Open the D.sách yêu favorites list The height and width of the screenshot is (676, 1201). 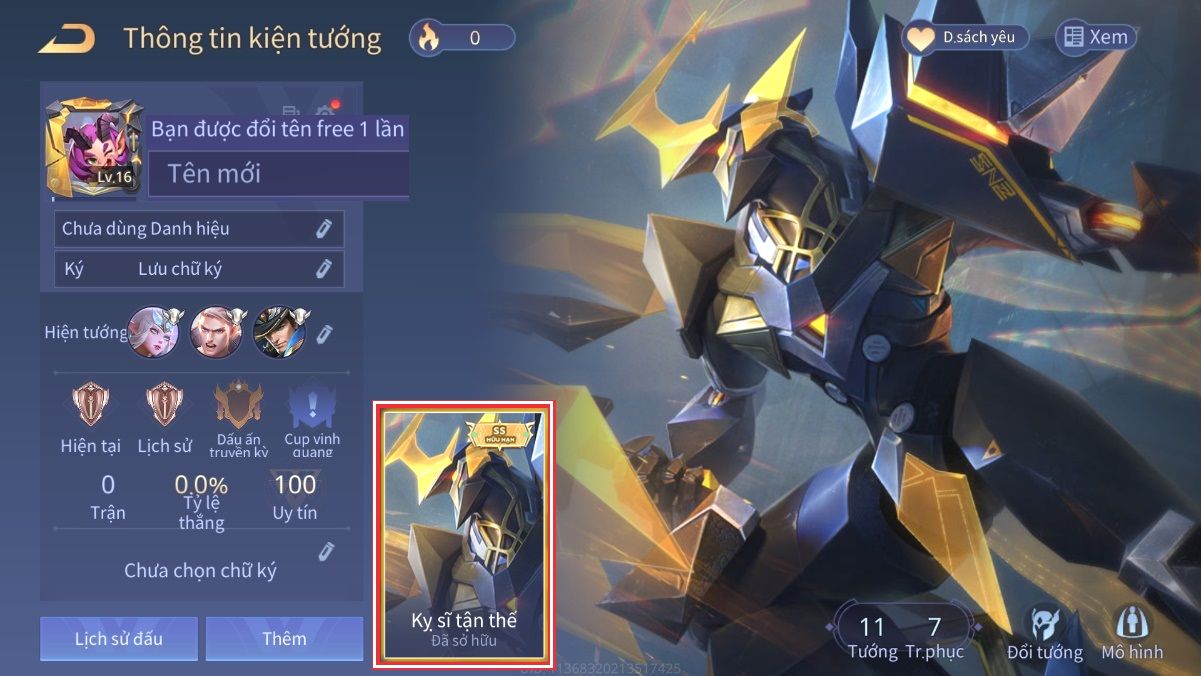pos(965,38)
